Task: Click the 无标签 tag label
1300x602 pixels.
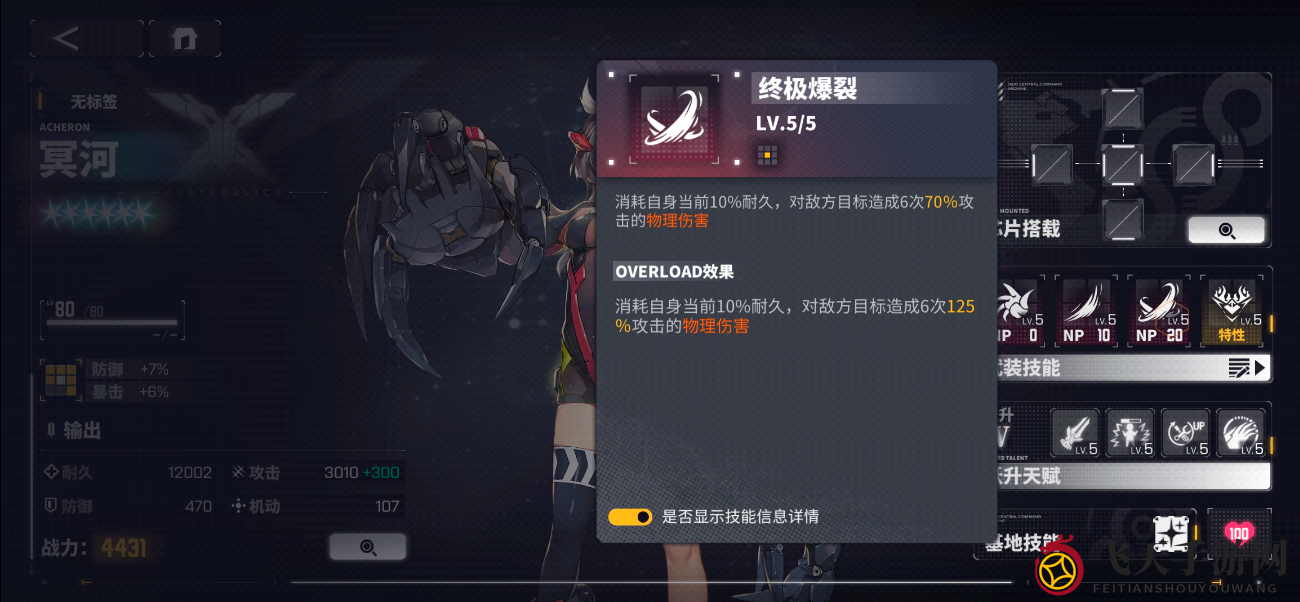Action: 94,101
